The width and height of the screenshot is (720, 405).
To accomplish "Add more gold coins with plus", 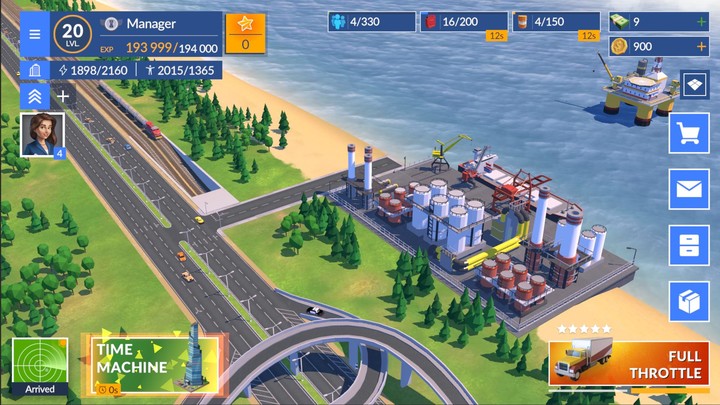I will point(700,46).
